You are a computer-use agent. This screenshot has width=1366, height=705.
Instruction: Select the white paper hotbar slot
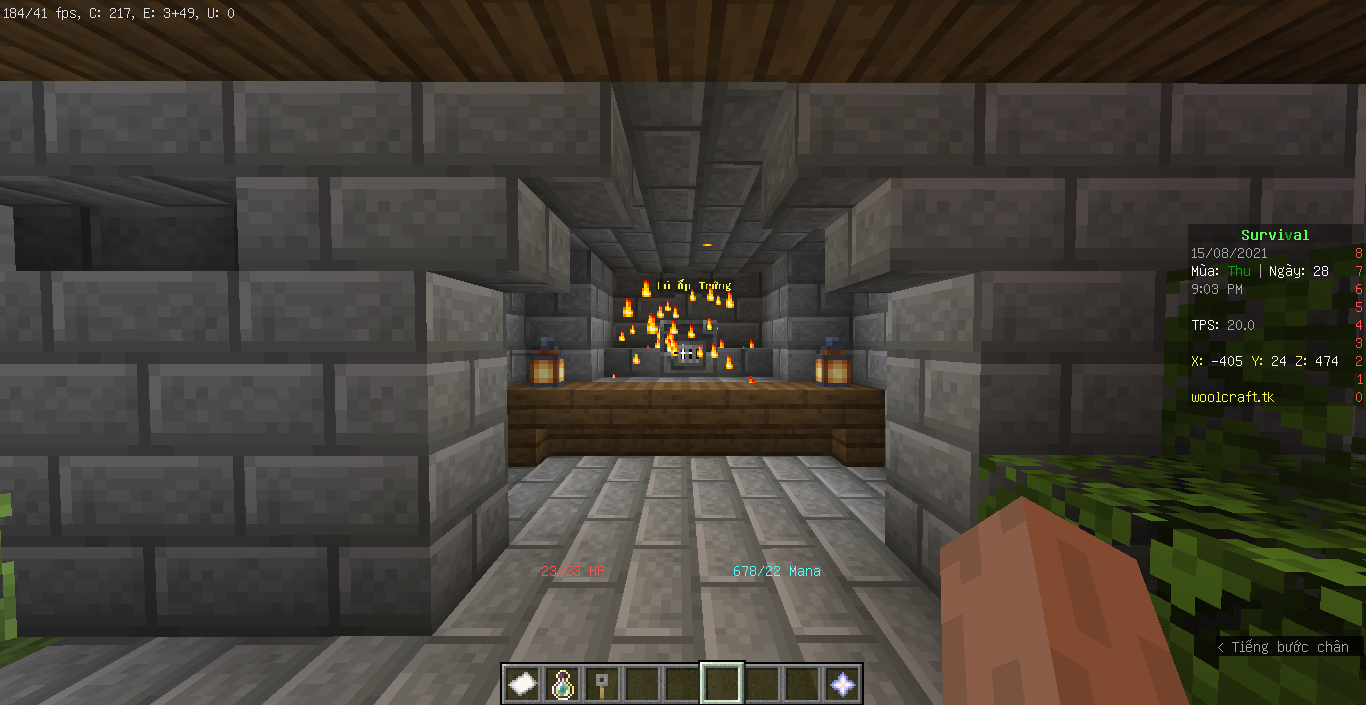[x=522, y=684]
